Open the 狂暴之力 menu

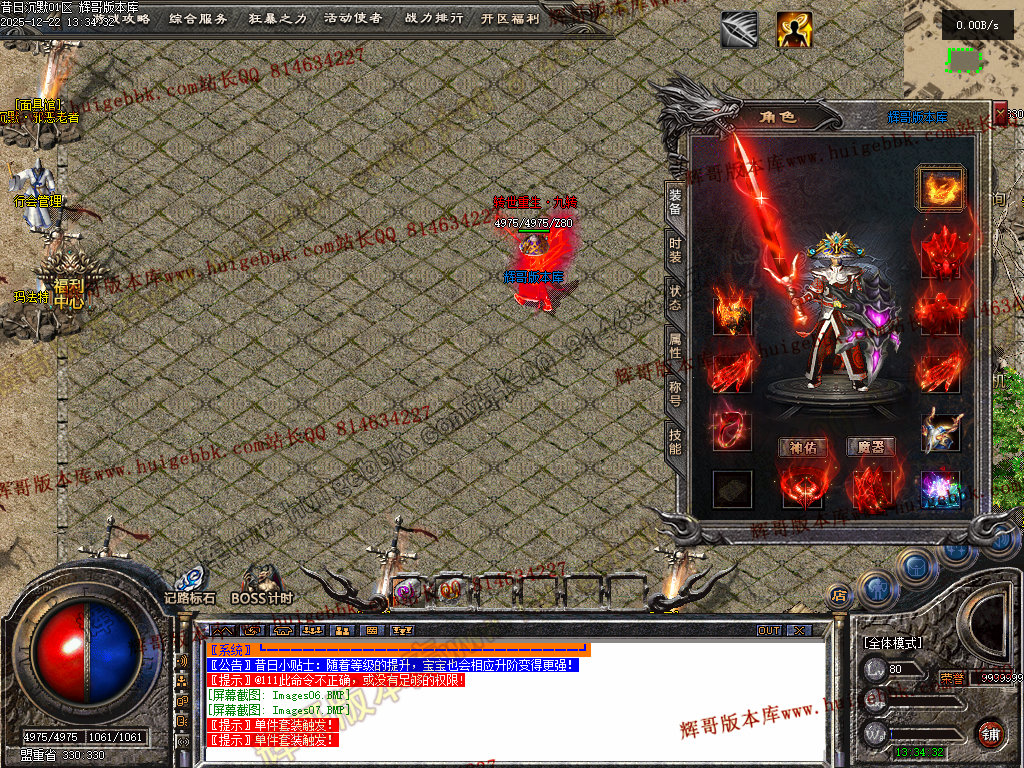[x=277, y=18]
